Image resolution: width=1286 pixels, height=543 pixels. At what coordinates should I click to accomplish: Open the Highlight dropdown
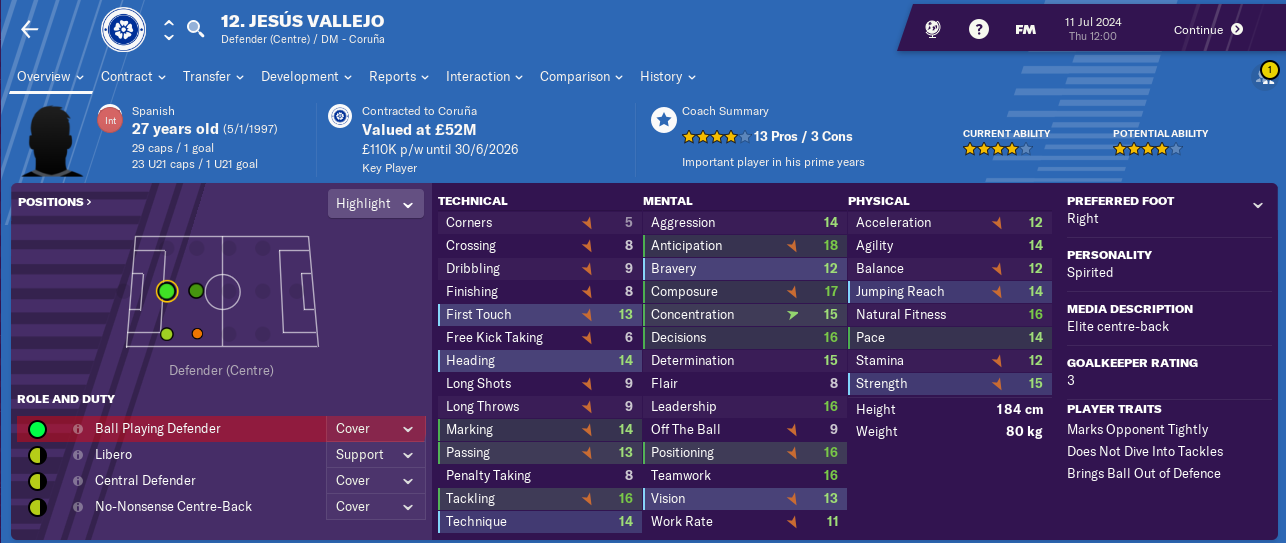[375, 204]
